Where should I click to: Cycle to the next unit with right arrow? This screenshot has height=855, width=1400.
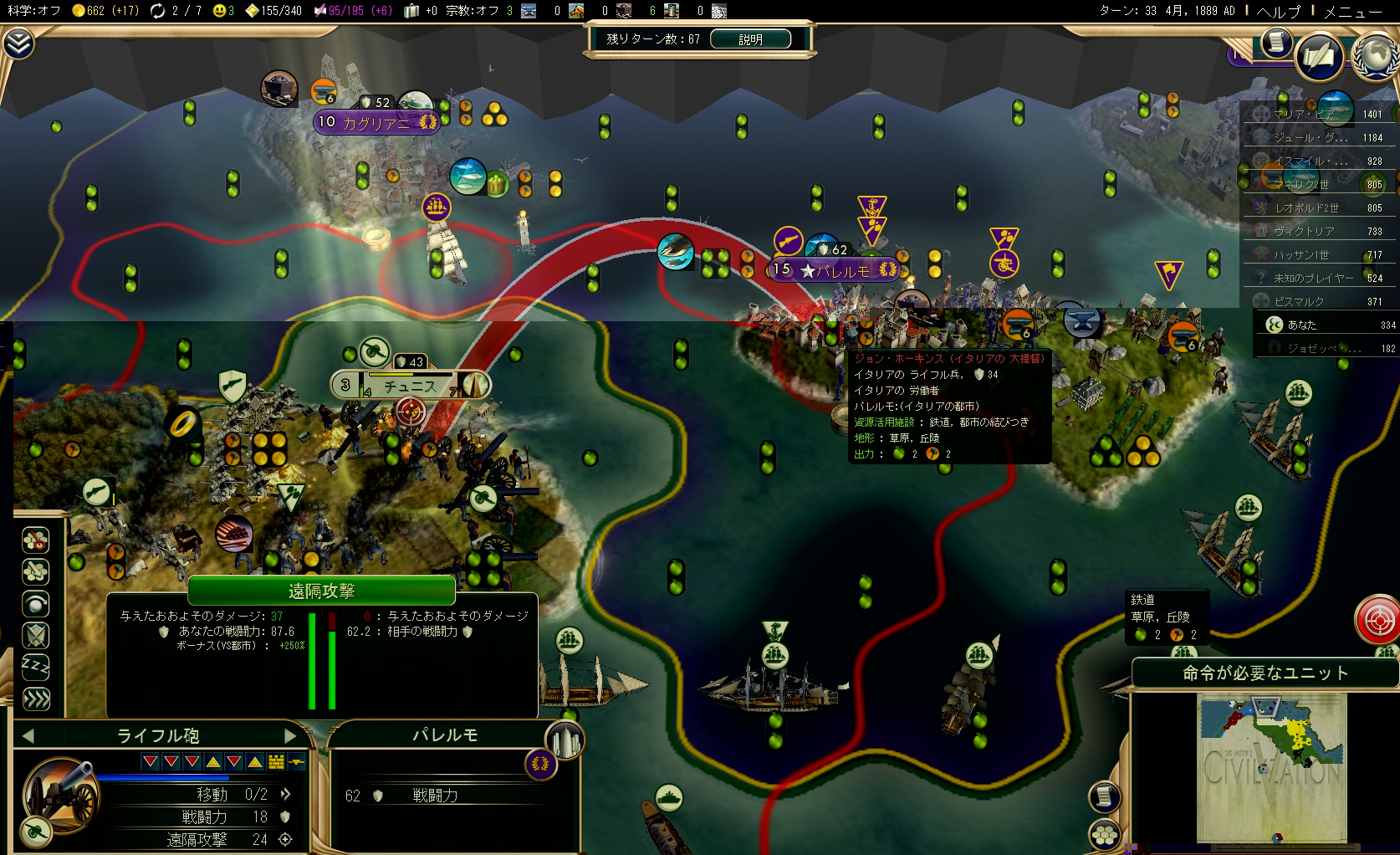click(x=290, y=735)
